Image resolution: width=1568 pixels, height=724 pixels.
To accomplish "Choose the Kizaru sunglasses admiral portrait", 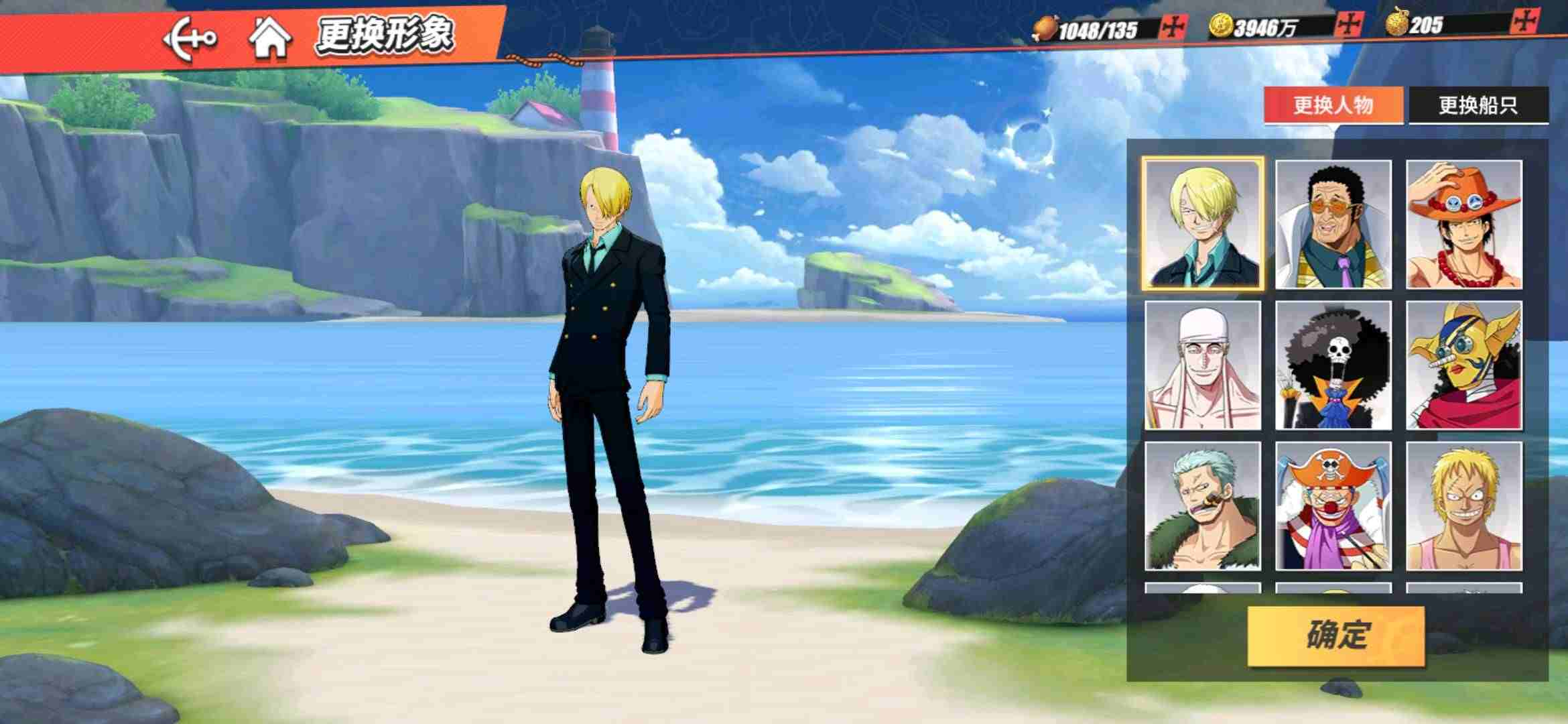I will point(1333,225).
